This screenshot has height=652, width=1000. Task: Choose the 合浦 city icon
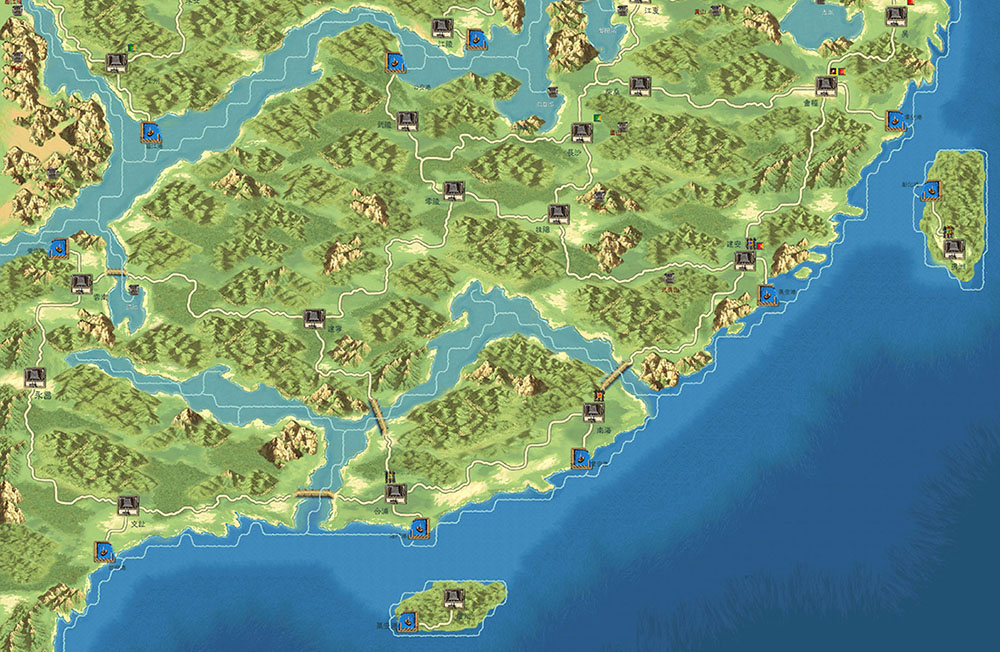395,493
